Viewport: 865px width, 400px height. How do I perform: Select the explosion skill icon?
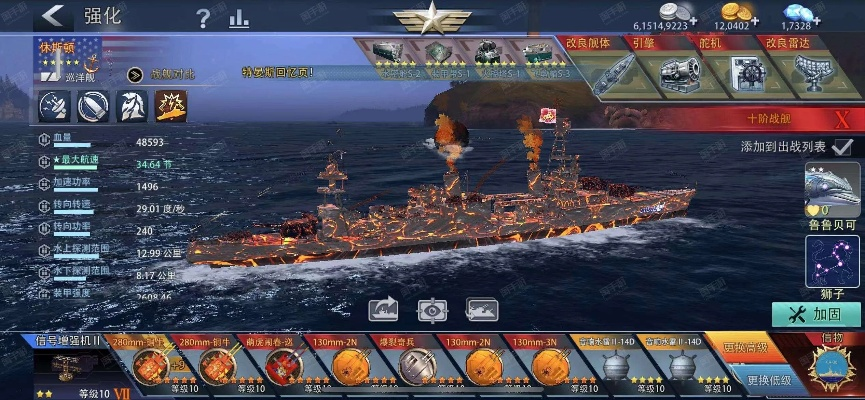point(168,105)
